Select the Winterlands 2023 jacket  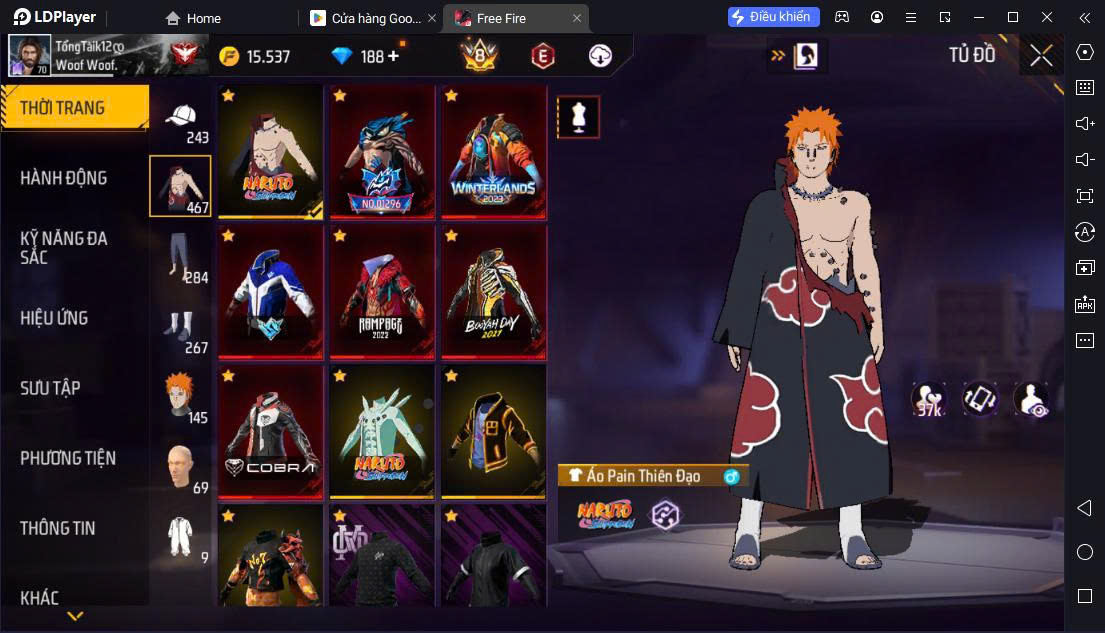tap(493, 151)
